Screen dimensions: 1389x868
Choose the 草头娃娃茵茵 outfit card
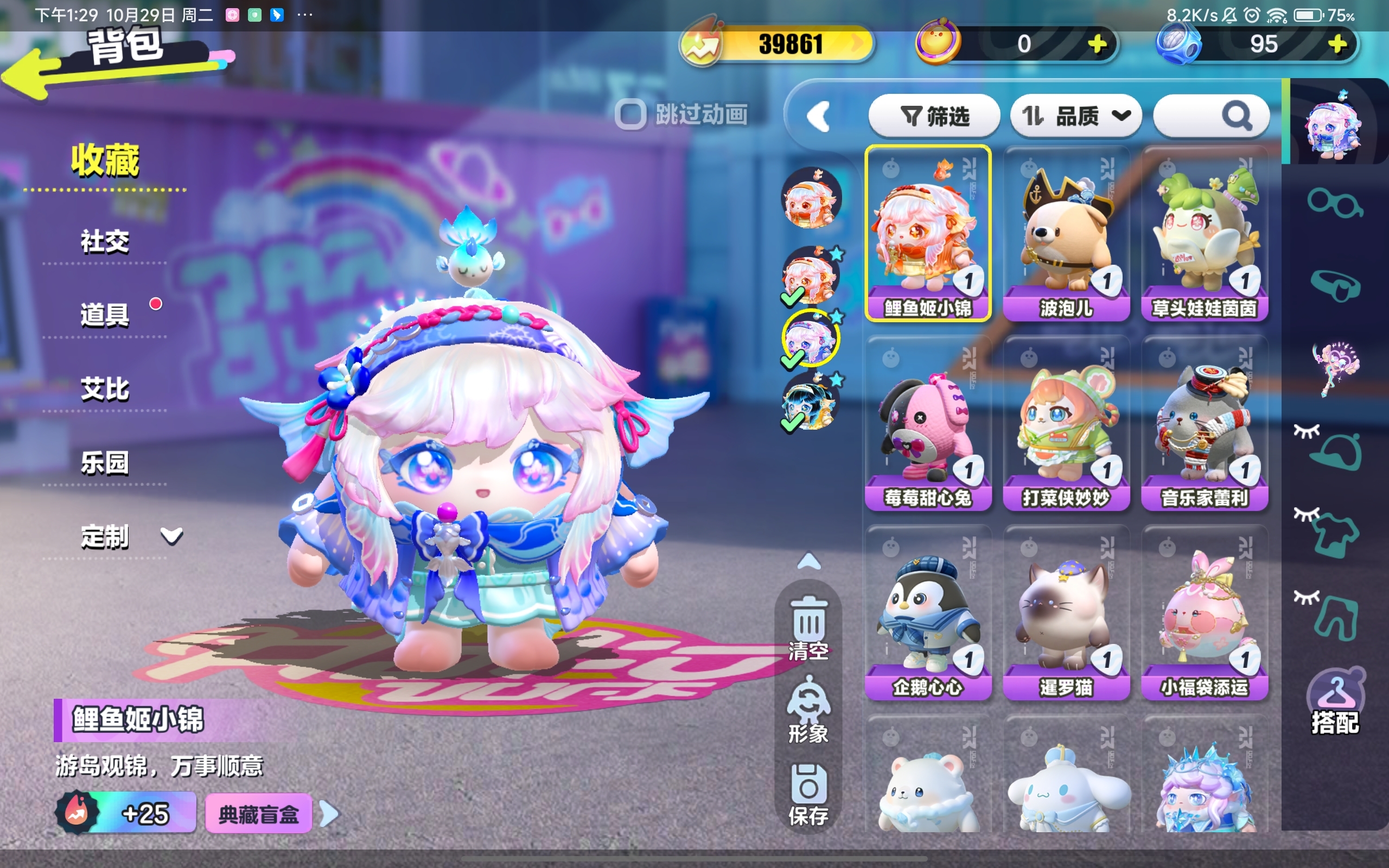[1204, 233]
